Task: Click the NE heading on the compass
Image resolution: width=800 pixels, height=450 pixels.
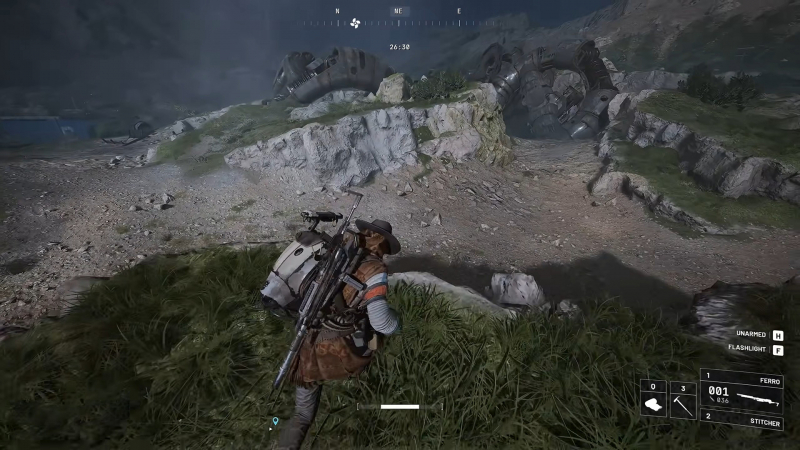Action: click(397, 12)
